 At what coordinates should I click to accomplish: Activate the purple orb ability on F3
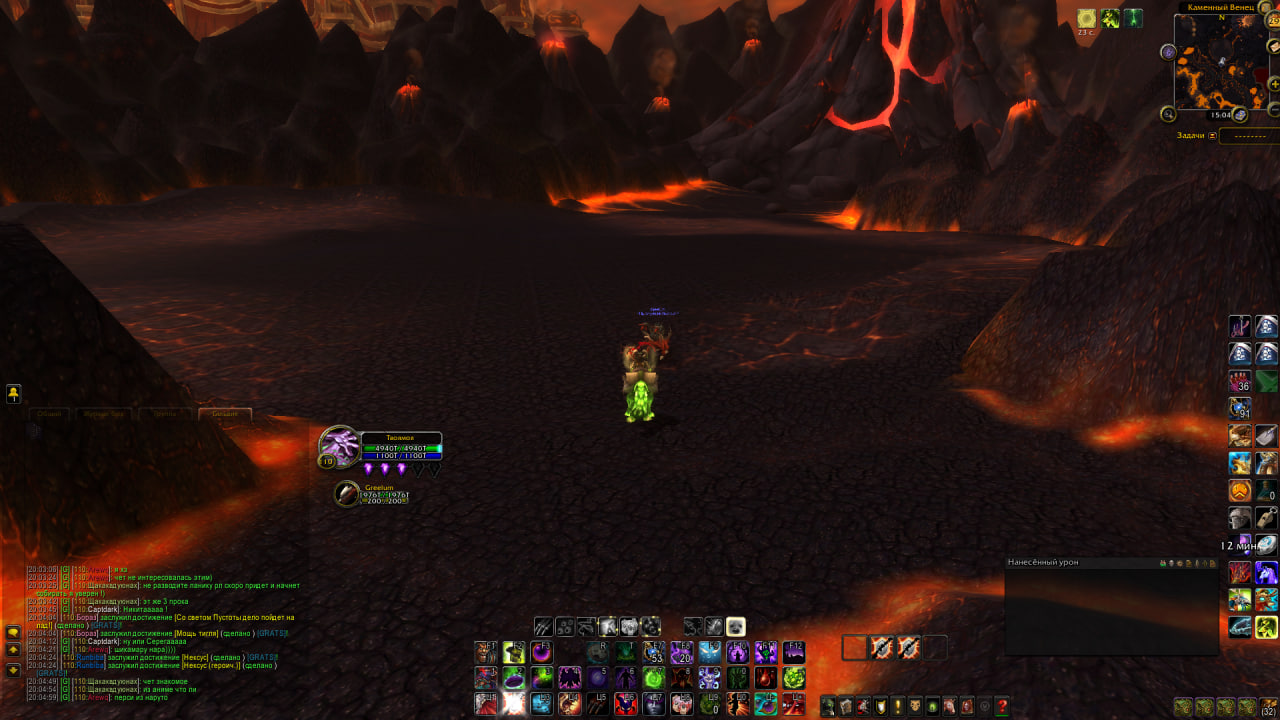(x=541, y=652)
